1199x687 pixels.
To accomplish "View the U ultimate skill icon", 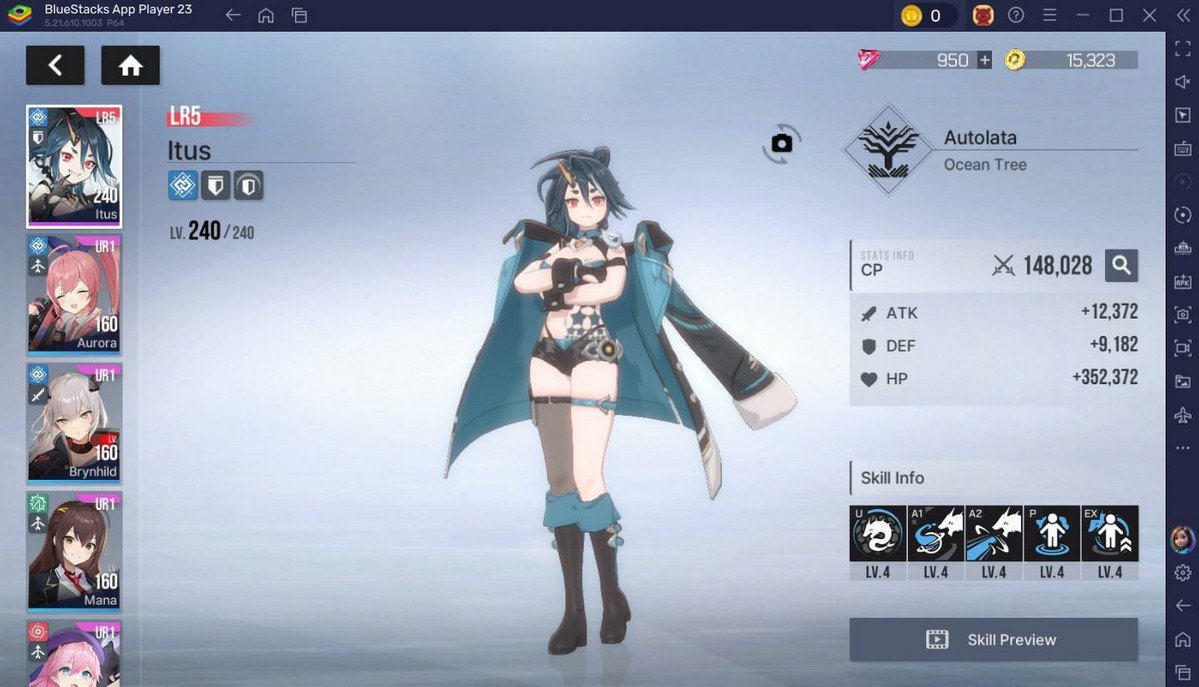I will pos(877,533).
